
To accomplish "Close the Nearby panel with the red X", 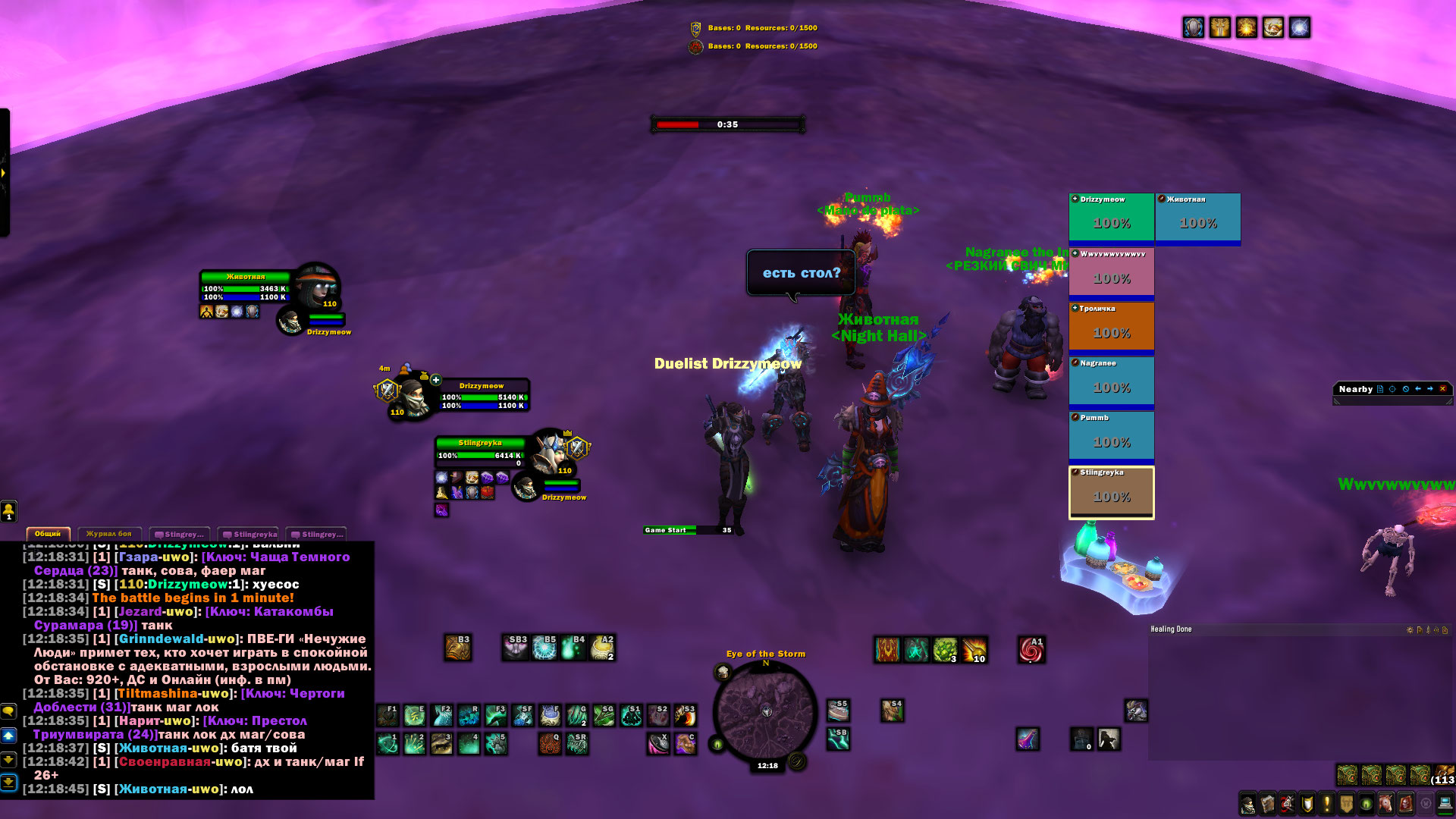I will [x=1442, y=389].
